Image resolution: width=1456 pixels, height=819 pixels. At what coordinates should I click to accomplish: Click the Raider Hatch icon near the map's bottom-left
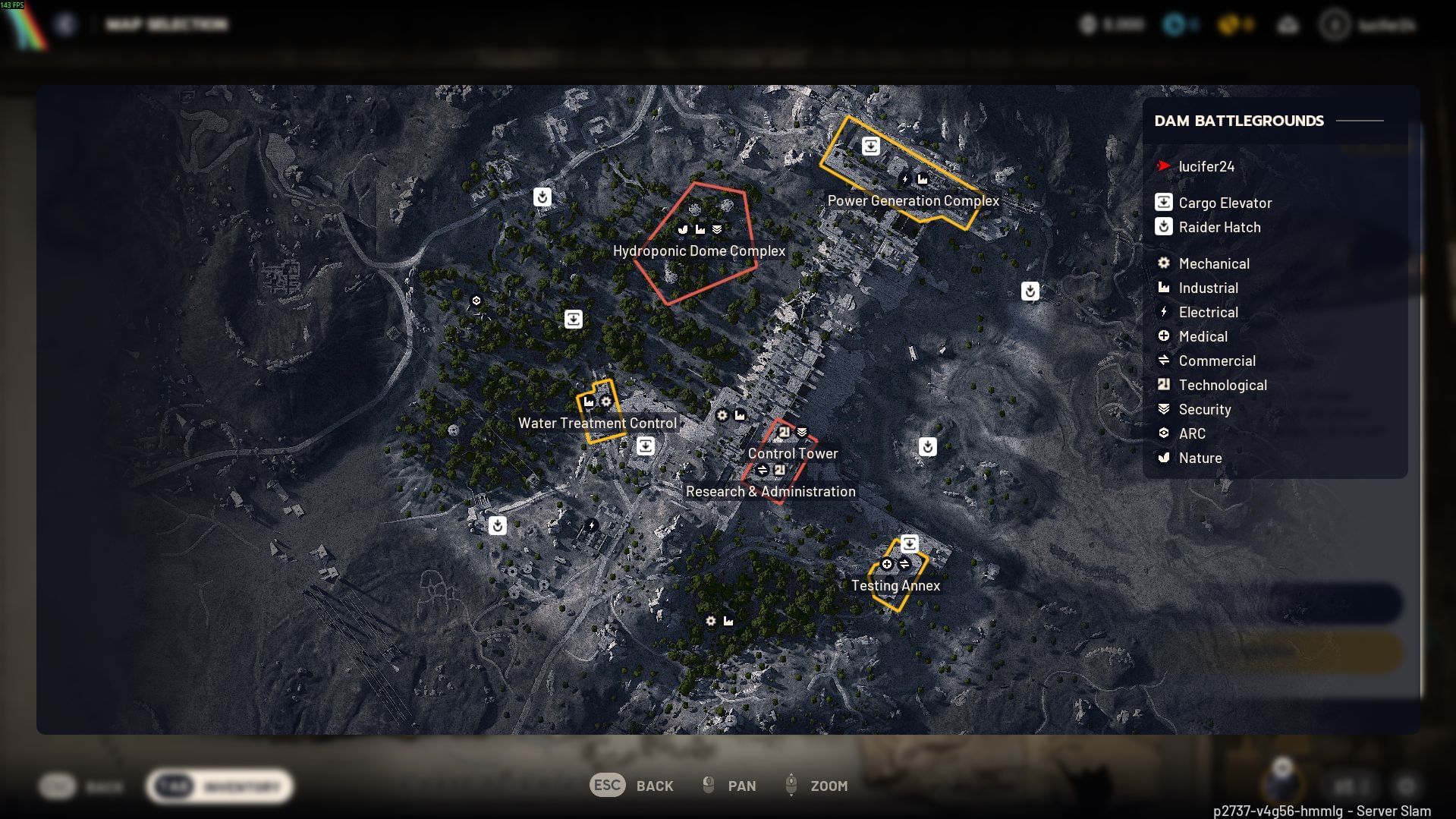coord(497,525)
